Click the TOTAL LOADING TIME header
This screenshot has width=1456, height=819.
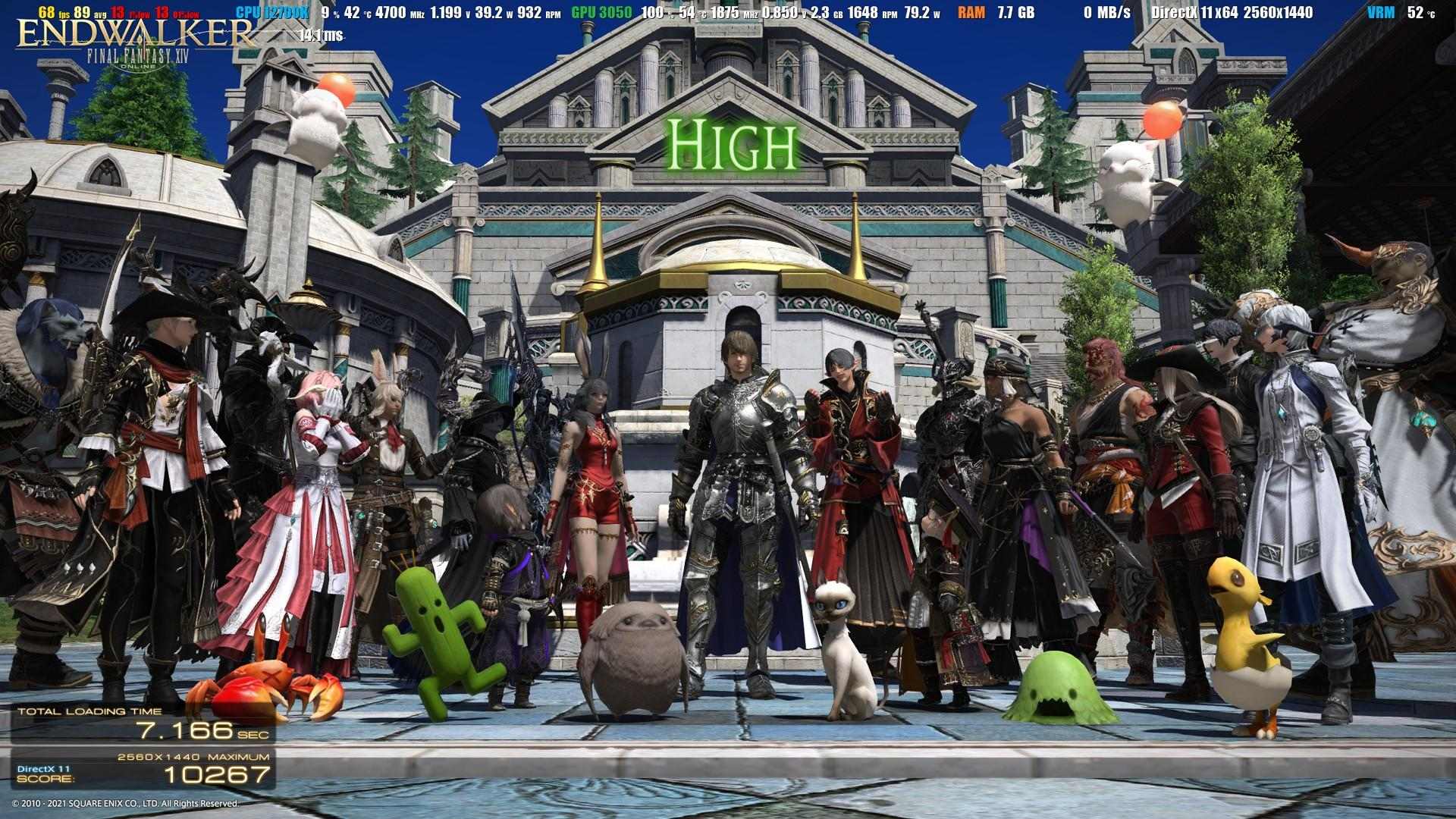coord(91,711)
